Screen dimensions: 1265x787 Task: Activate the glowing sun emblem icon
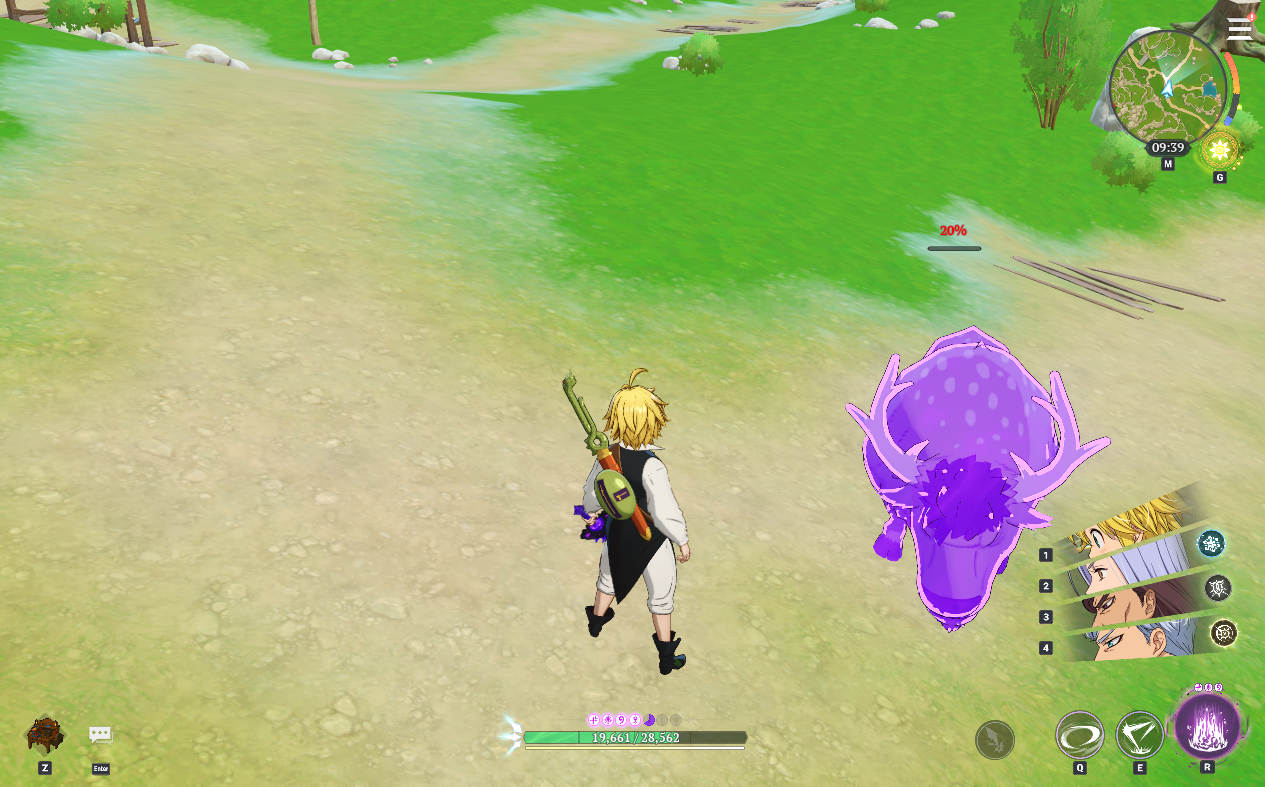[1219, 152]
